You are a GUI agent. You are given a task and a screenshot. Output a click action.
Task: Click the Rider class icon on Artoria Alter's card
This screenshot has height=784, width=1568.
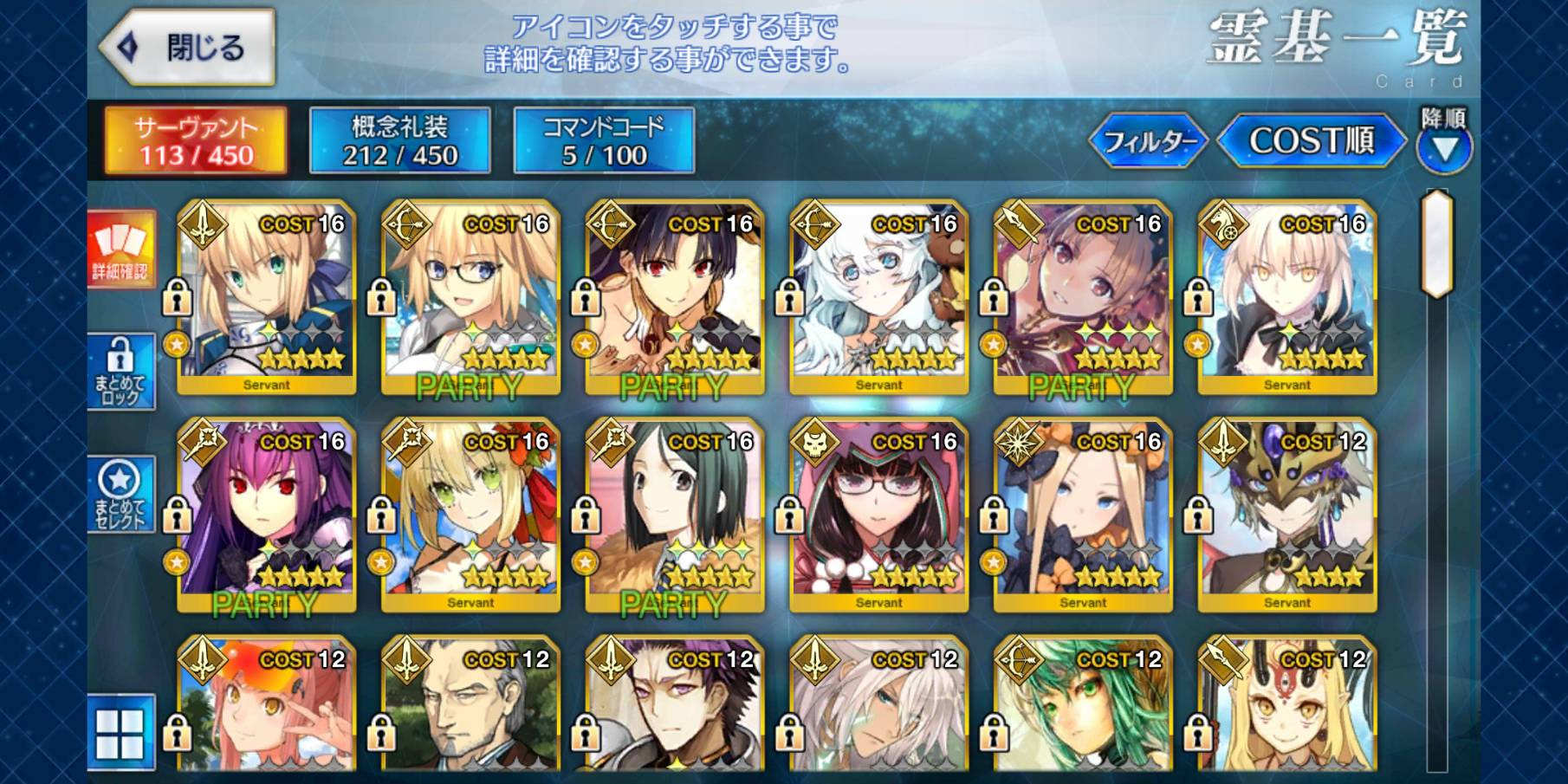(x=1223, y=225)
